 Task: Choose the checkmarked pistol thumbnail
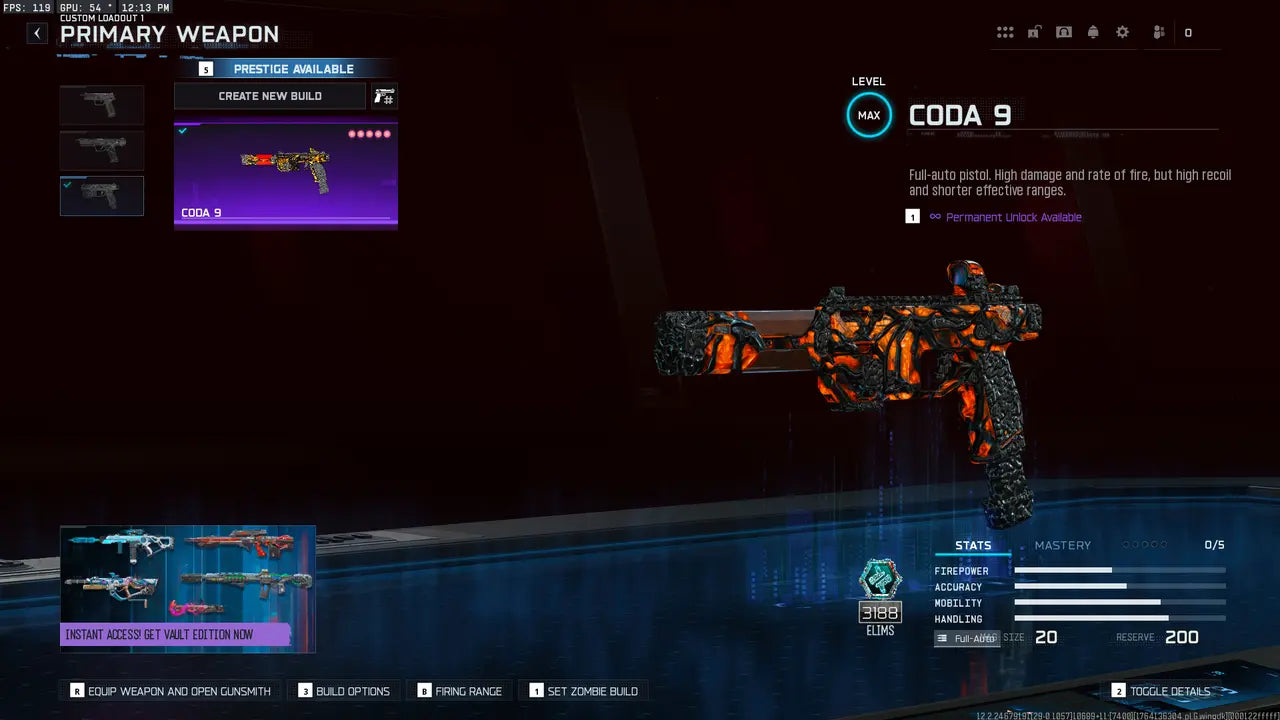coord(102,196)
